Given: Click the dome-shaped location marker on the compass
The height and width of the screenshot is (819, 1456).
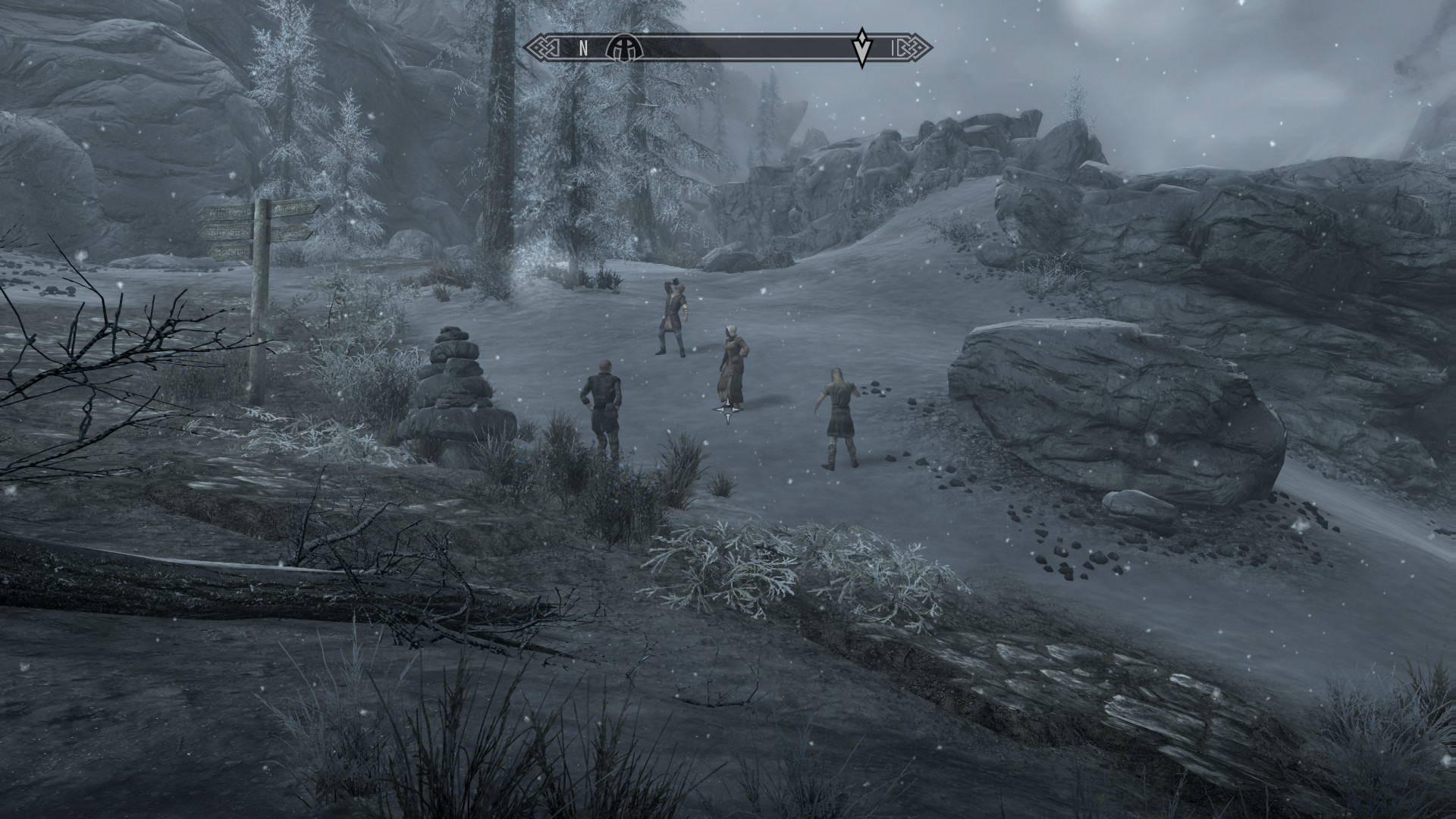Looking at the screenshot, I should click(x=624, y=49).
